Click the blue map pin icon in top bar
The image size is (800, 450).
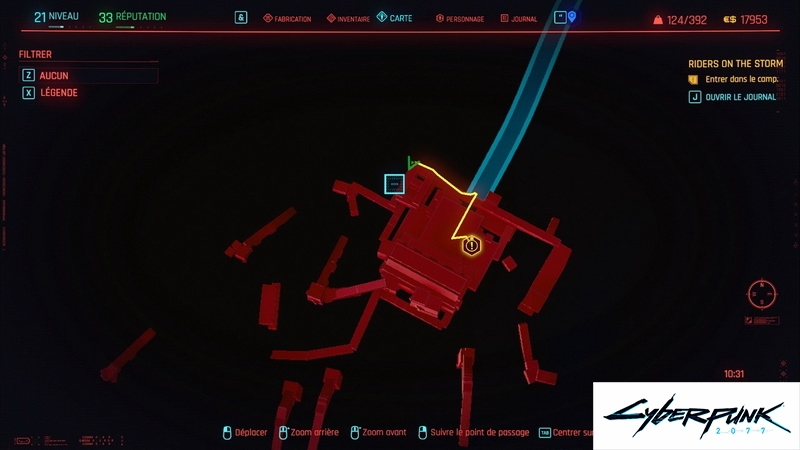point(572,17)
